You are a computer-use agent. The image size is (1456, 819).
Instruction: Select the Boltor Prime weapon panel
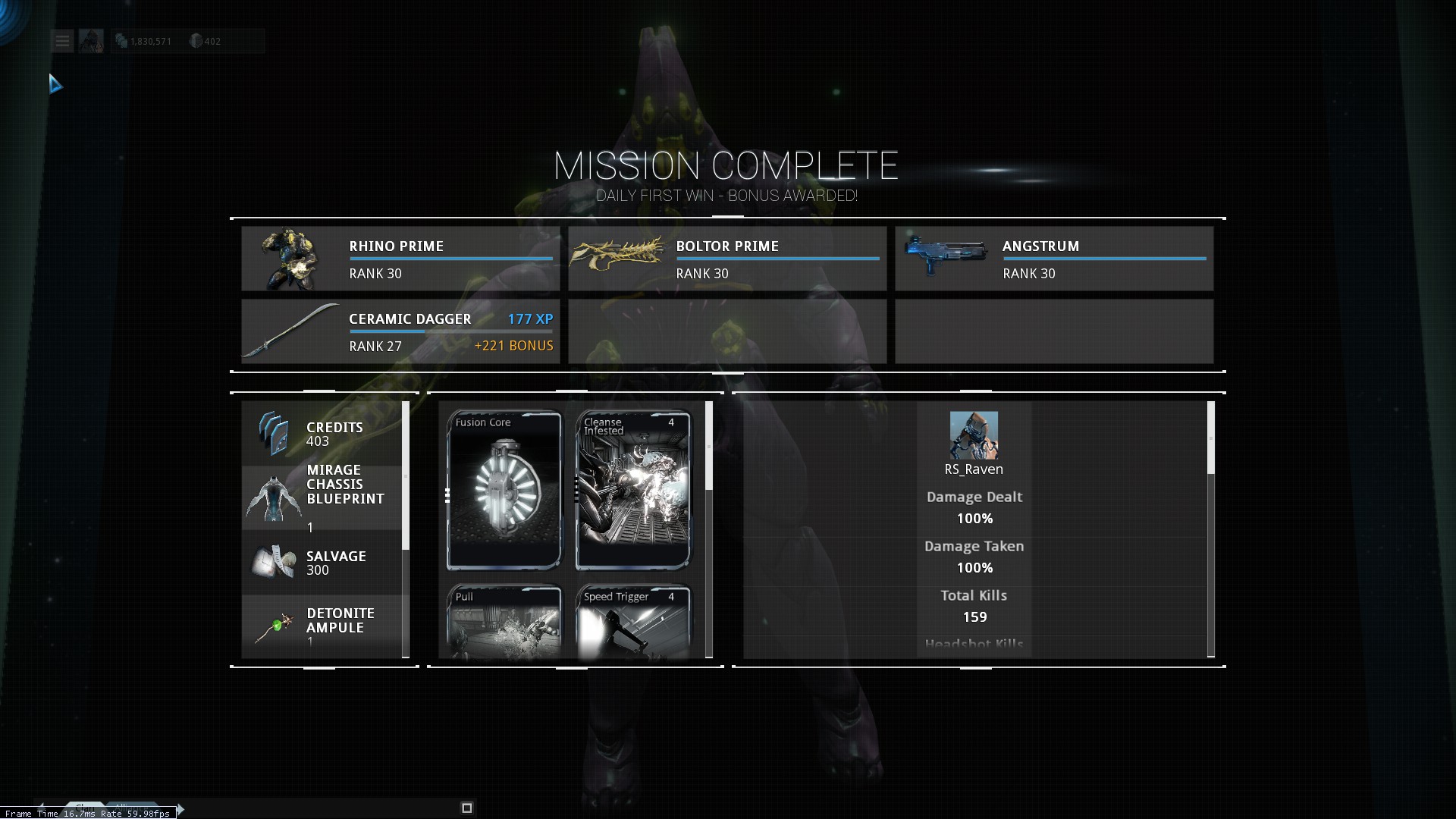[727, 259]
